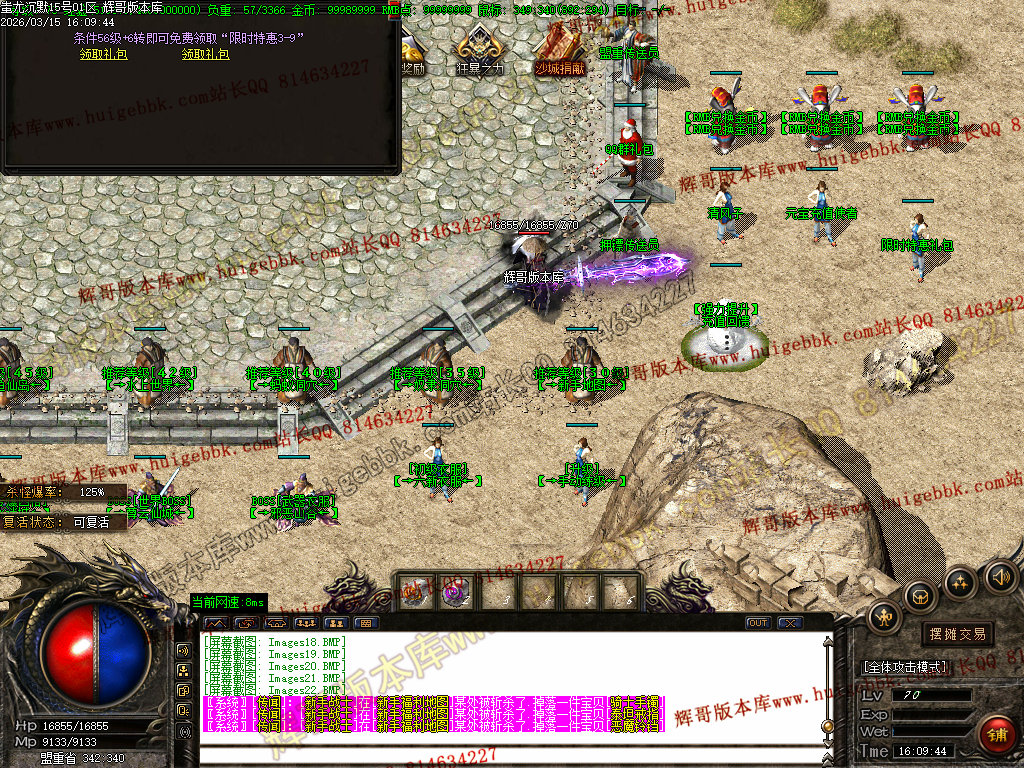Select the second quick-belt purple item slot

click(x=455, y=592)
